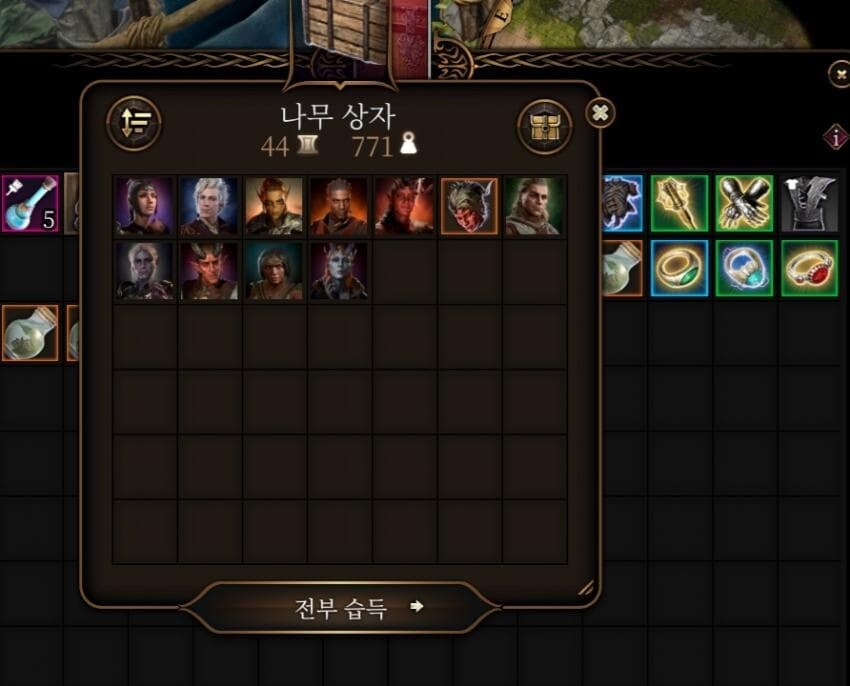Click the 전부 습득 (take all) button
Image resolution: width=850 pixels, height=686 pixels.
tap(341, 608)
